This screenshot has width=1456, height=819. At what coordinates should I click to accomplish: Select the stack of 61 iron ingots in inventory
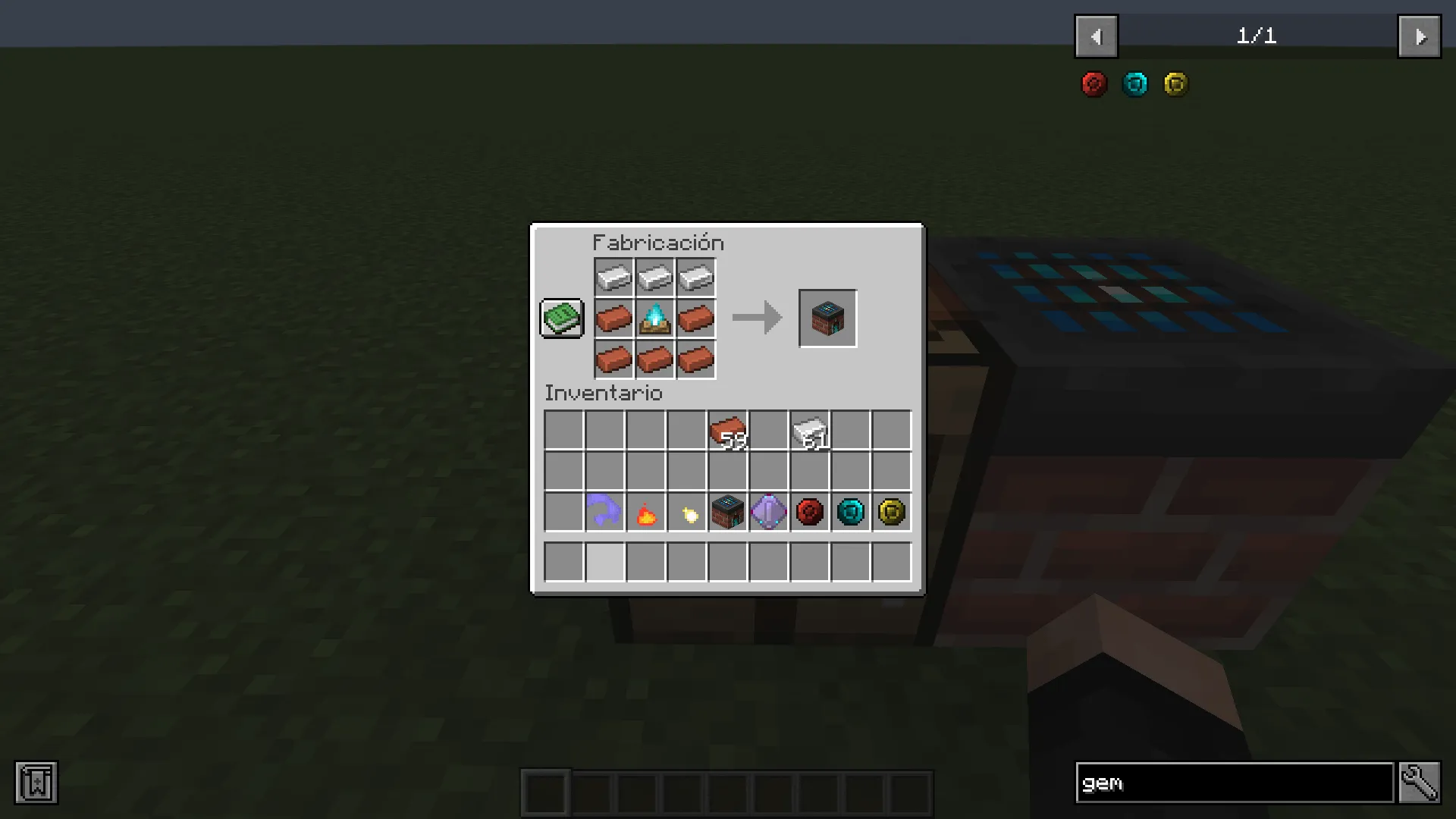[809, 430]
